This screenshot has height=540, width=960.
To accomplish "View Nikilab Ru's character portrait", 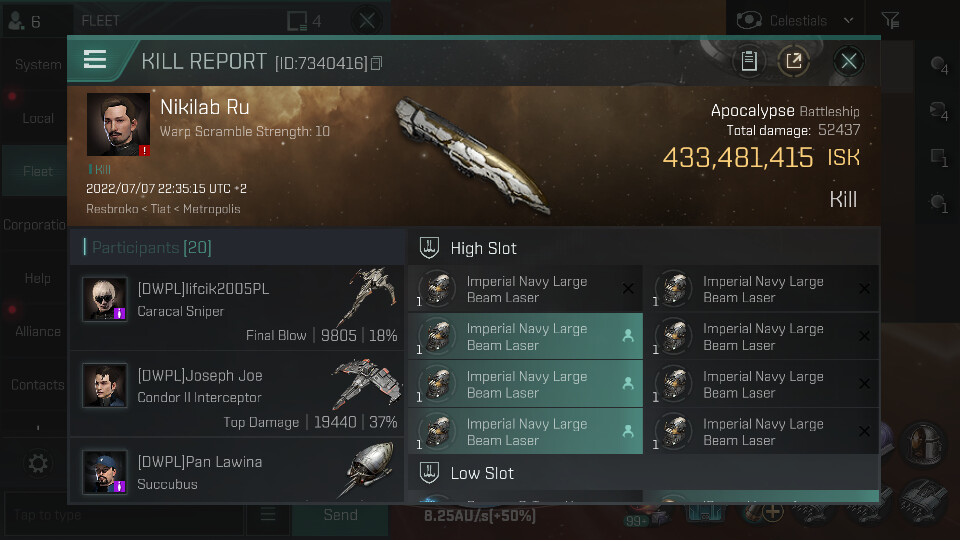I will click(x=118, y=125).
